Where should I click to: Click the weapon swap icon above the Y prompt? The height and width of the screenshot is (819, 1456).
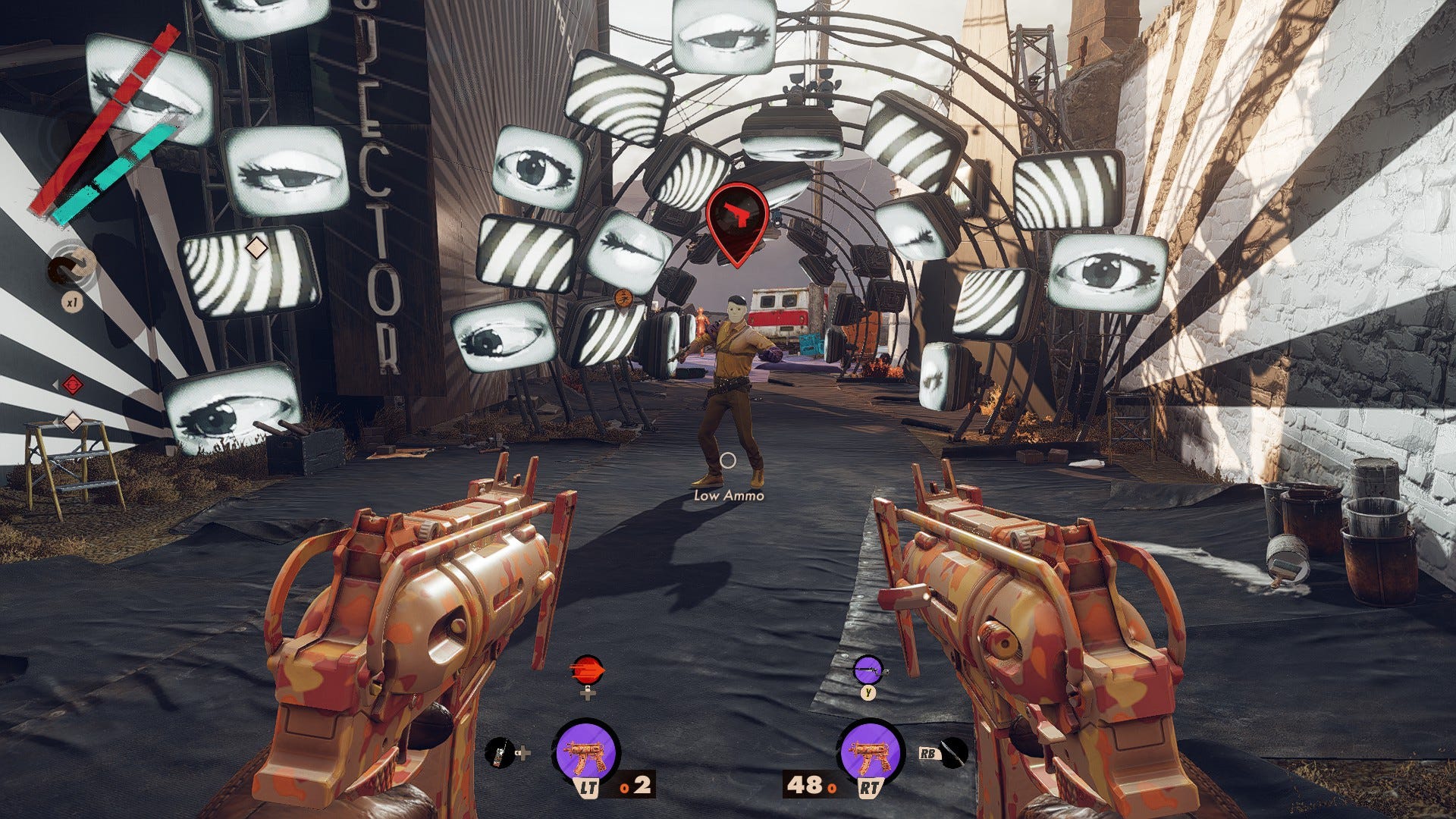[x=868, y=671]
